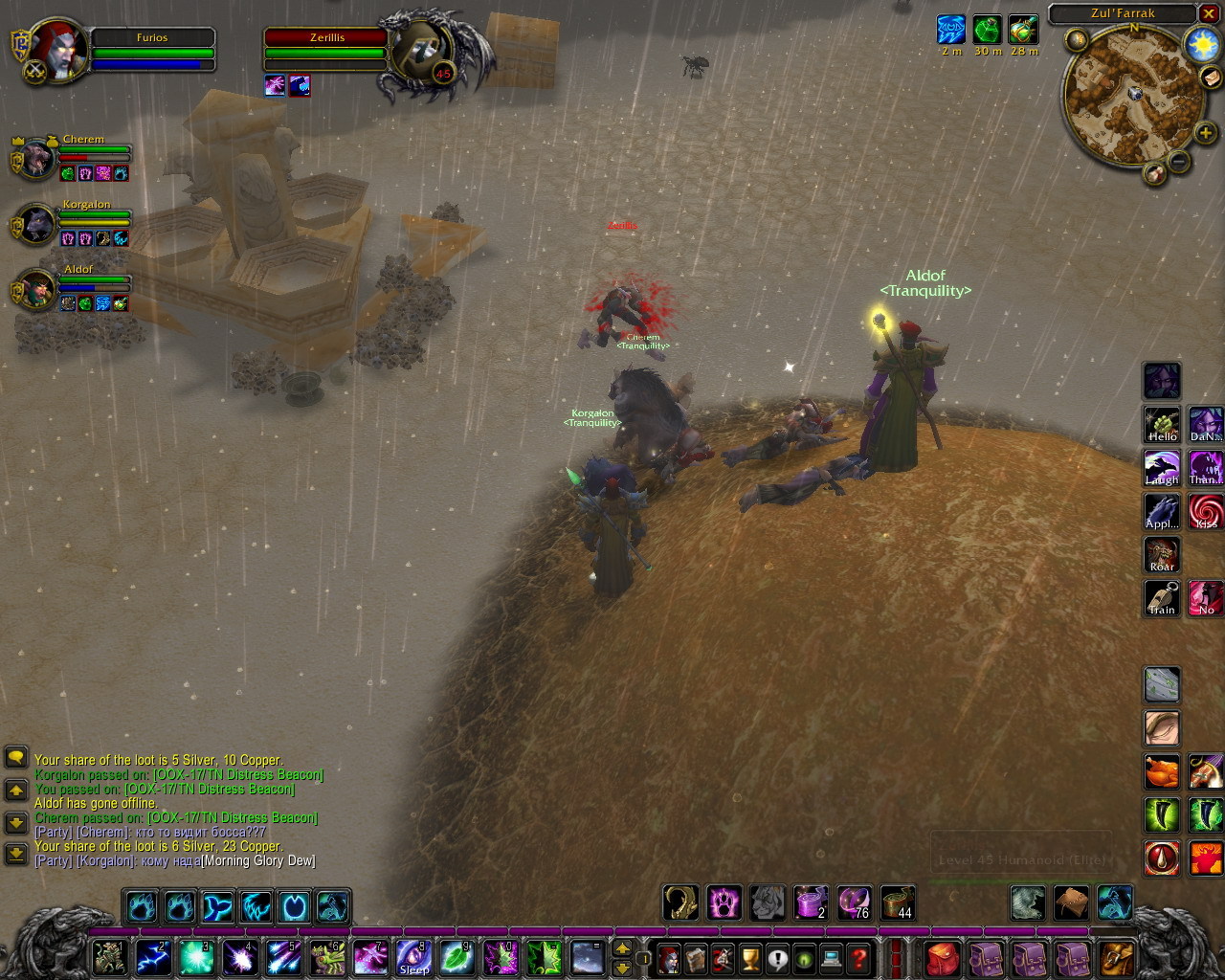Viewport: 1225px width, 980px height.
Task: Cast the Sleep spell on the action bar
Action: (413, 957)
